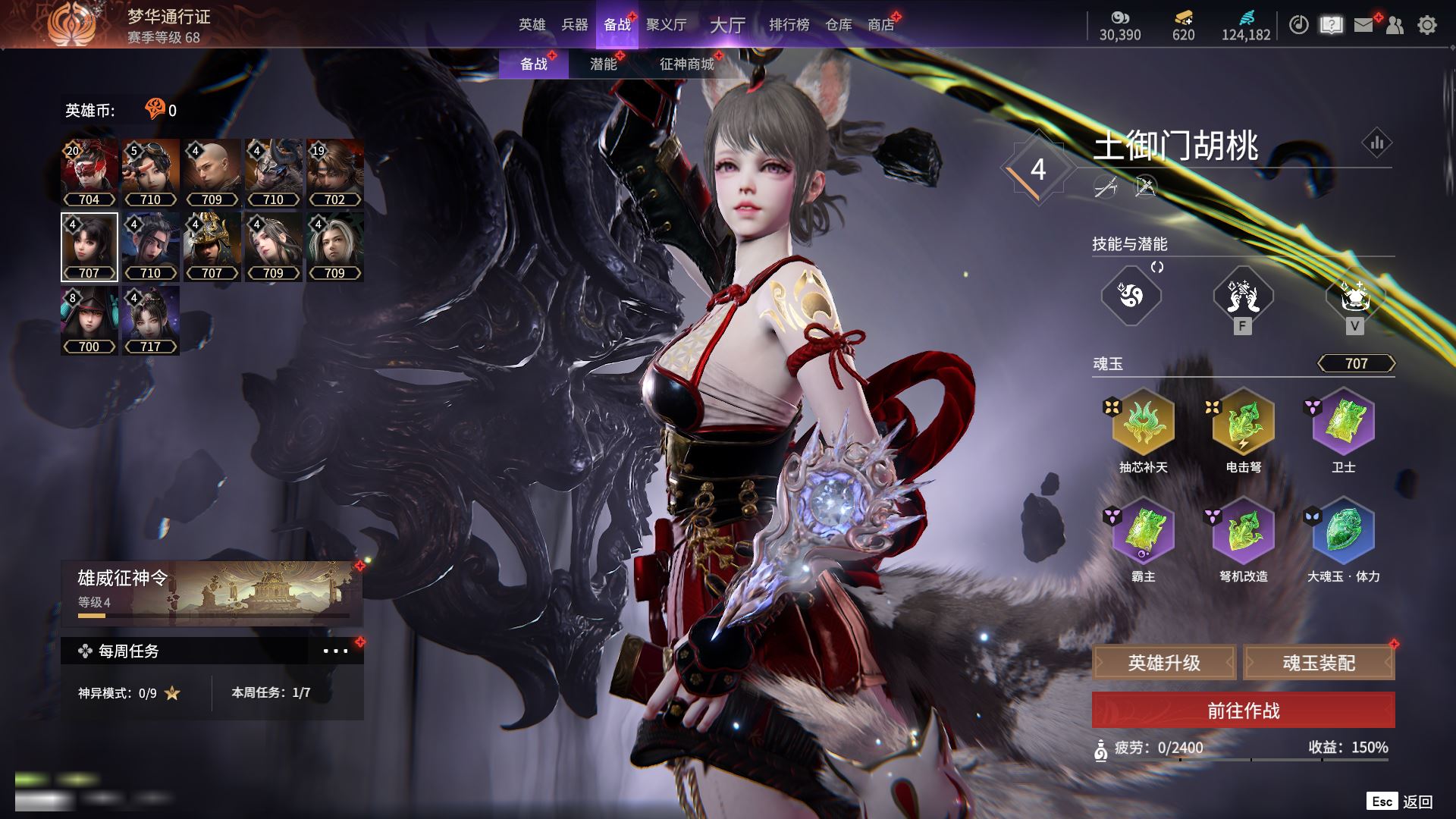Click the red 前往作战 button
The height and width of the screenshot is (819, 1456).
1243,711
